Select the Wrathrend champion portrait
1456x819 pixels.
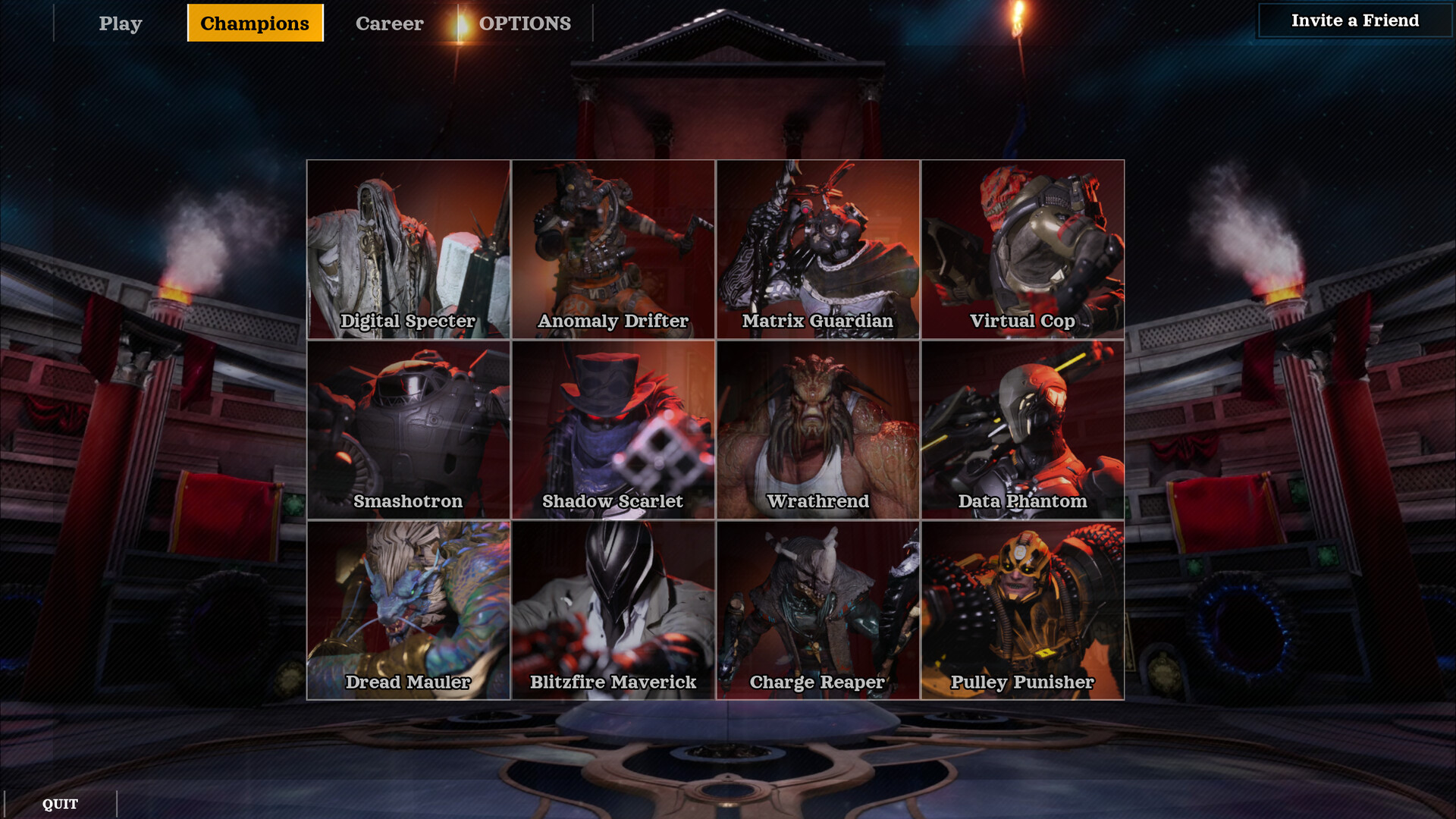(818, 430)
